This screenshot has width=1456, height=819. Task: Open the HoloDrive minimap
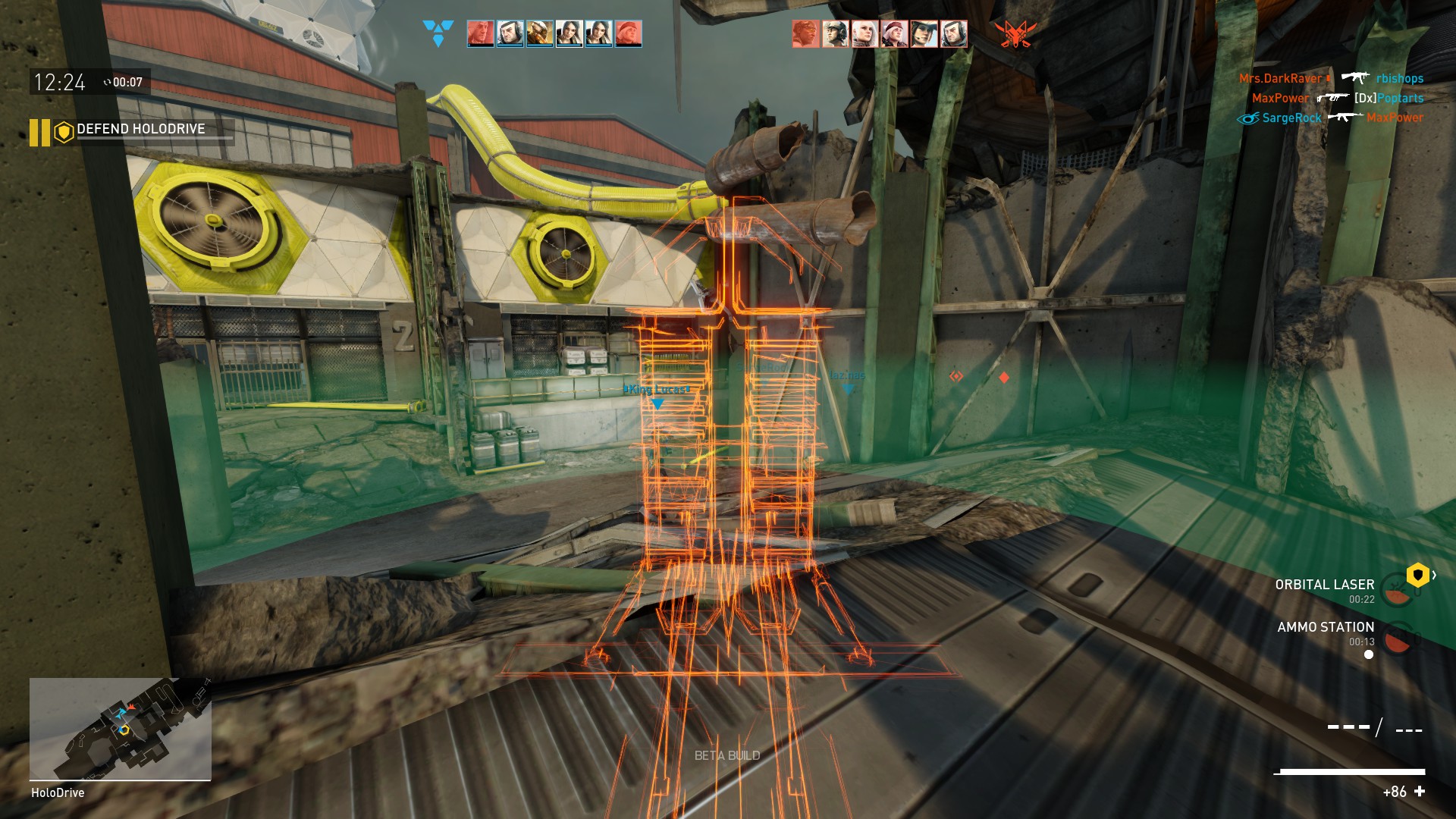click(x=120, y=729)
